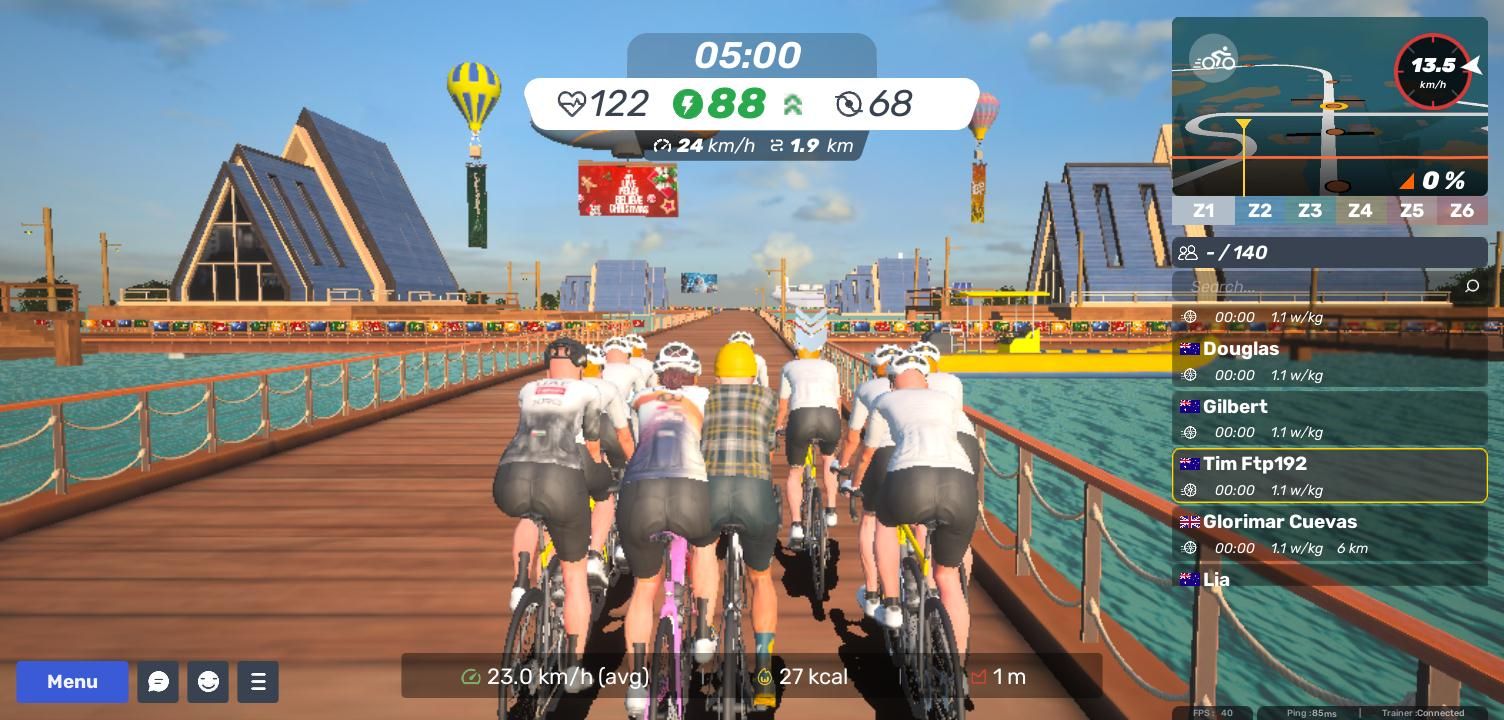The width and height of the screenshot is (1504, 720).
Task: Select rider Douglas in the list
Action: [1329, 361]
